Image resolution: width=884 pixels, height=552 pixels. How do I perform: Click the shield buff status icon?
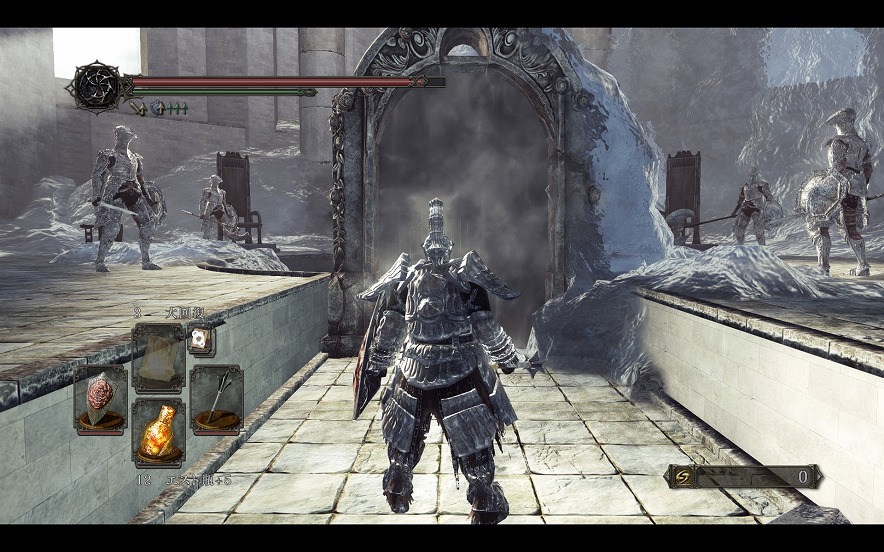pyautogui.click(x=158, y=108)
